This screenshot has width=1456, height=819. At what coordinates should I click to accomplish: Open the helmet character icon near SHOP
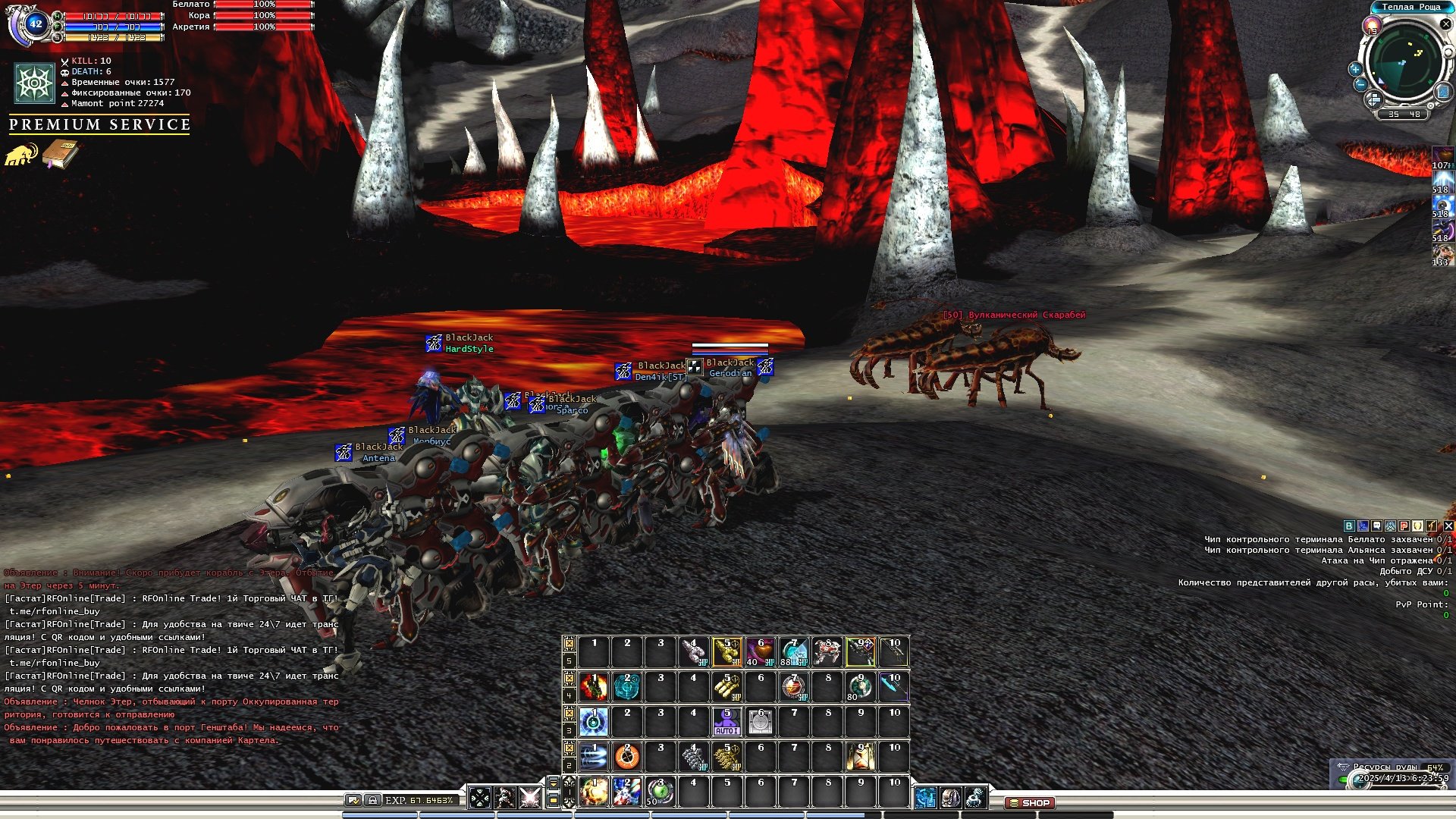point(950,798)
